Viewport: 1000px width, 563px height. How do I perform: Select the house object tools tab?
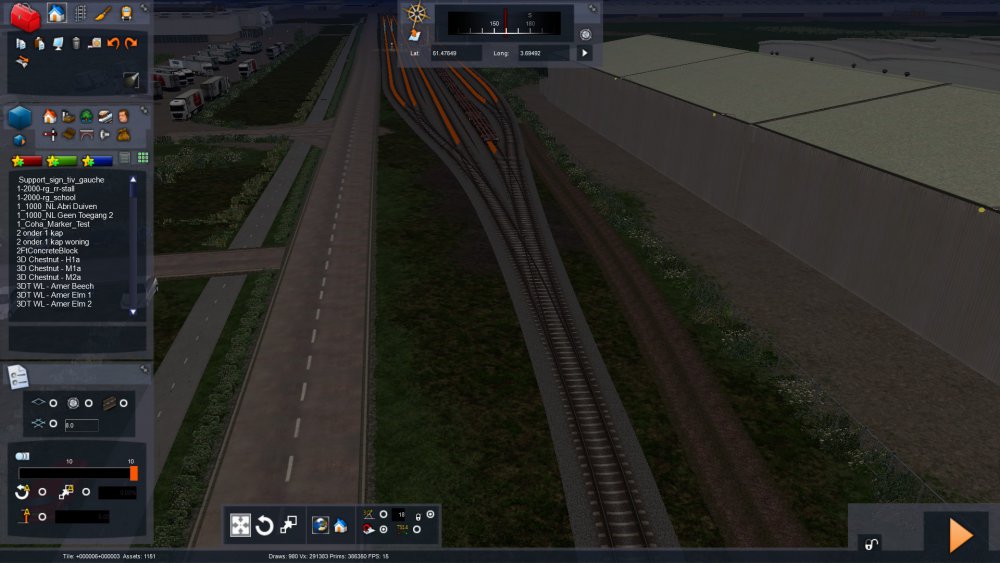pyautogui.click(x=56, y=13)
